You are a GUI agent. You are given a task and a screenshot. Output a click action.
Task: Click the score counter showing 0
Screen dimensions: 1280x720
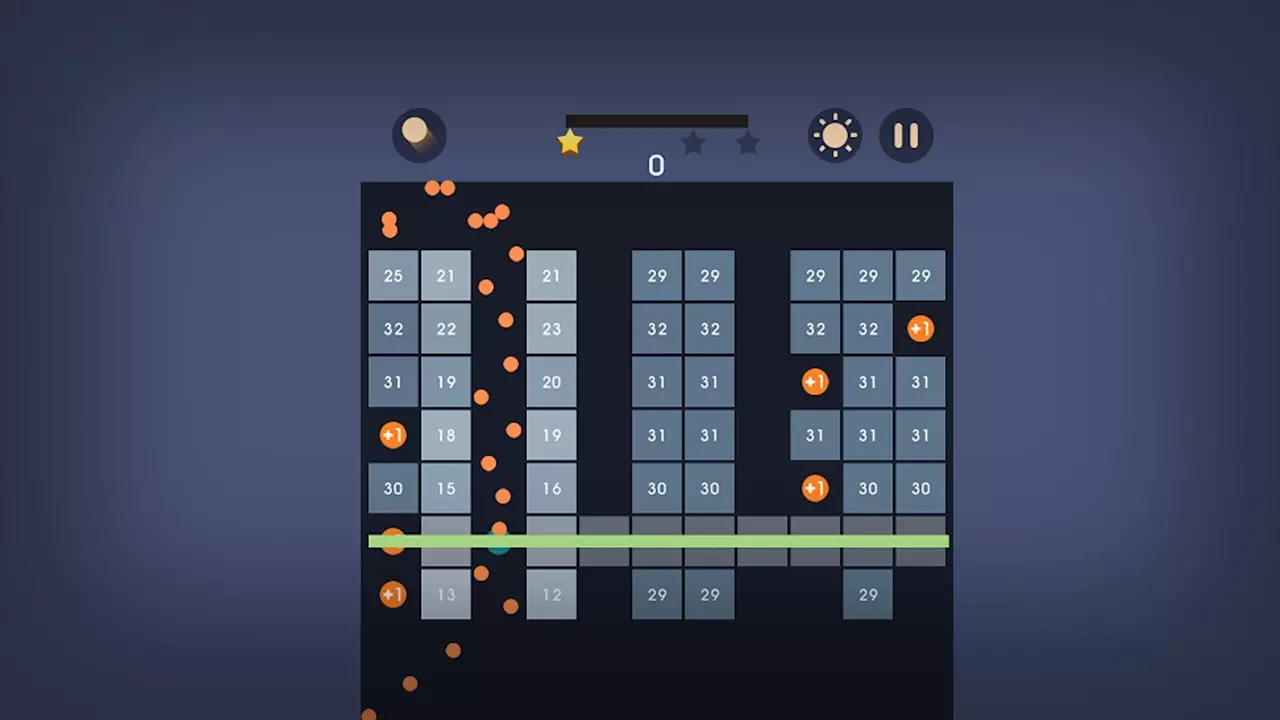coord(656,165)
